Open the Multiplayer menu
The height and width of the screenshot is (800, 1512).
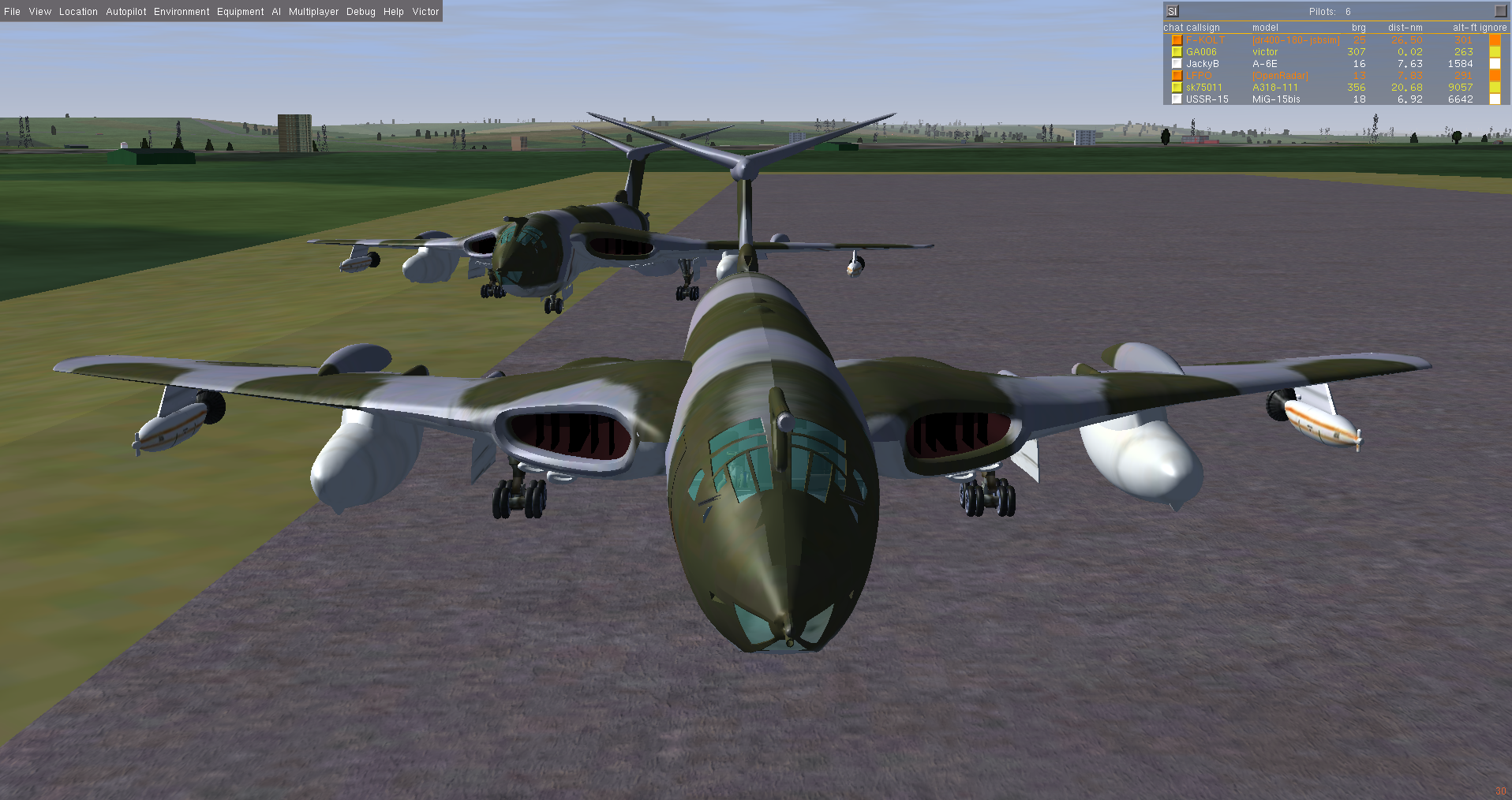(313, 12)
